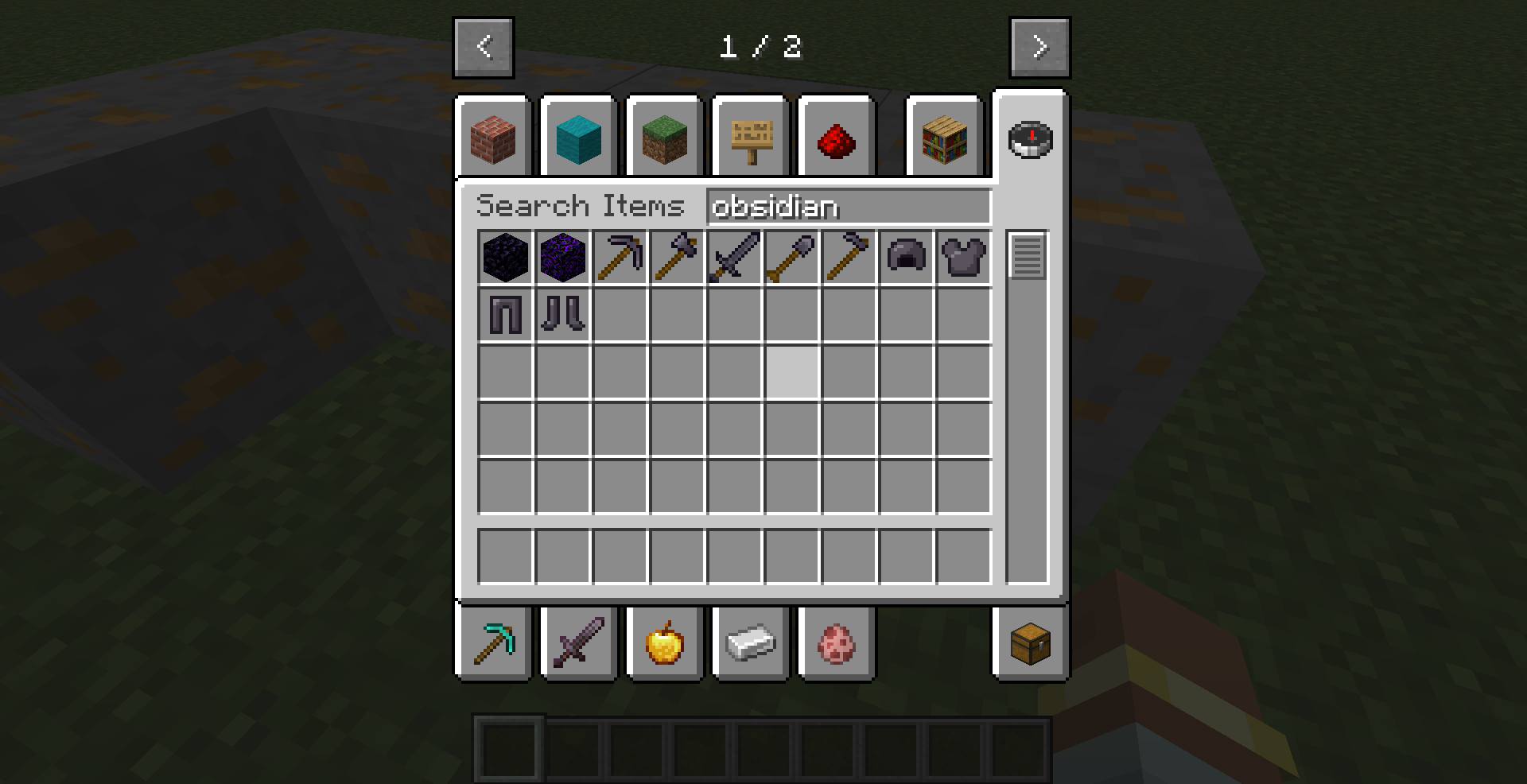Viewport: 1527px width, 784px height.
Task: Select the netherite hoe from results
Action: click(x=848, y=258)
